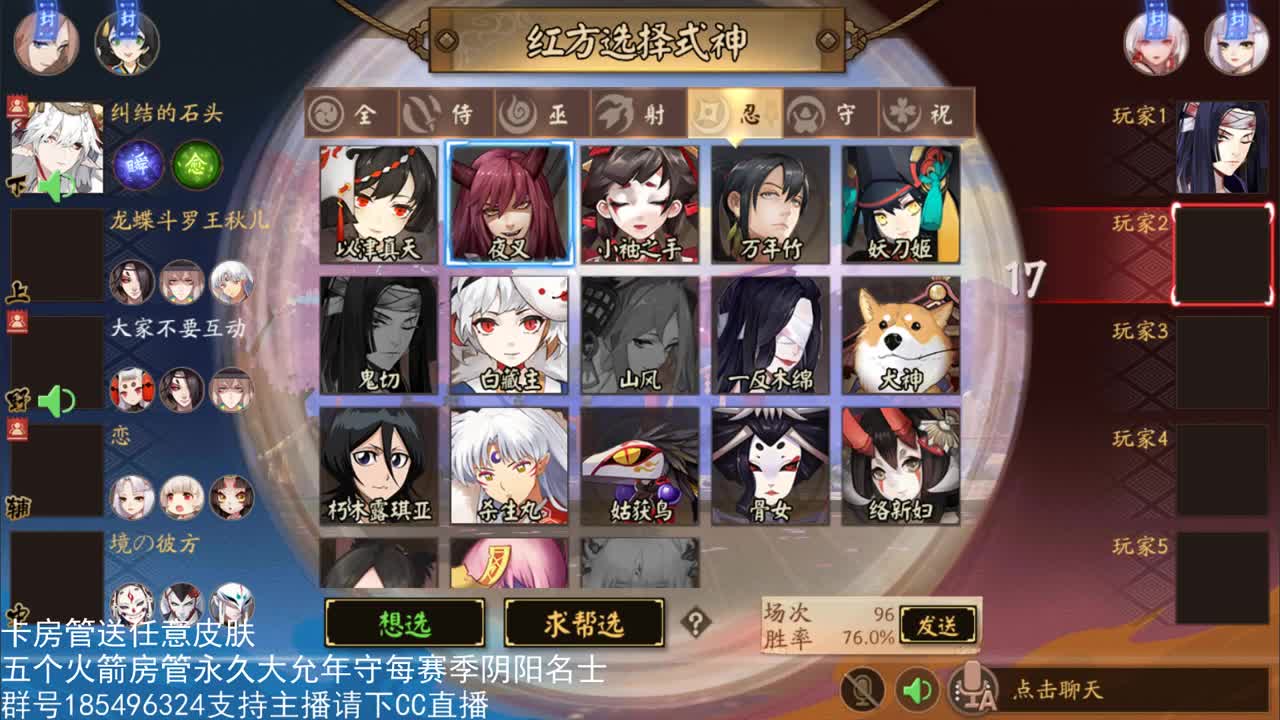The height and width of the screenshot is (720, 1280).
Task: Switch to the 侍 category tab
Action: pyautogui.click(x=447, y=114)
